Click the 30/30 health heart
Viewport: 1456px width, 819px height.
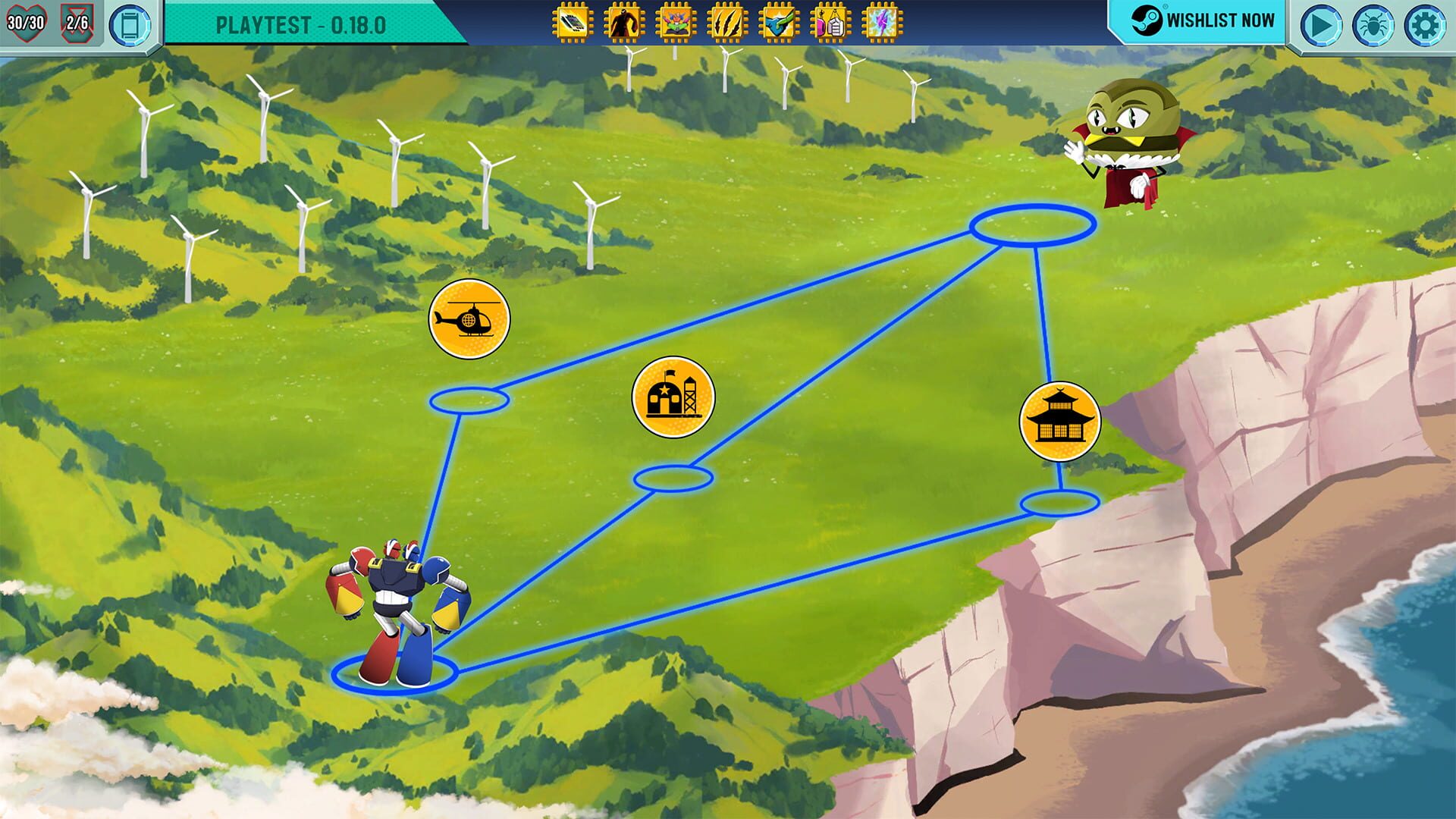pos(25,21)
